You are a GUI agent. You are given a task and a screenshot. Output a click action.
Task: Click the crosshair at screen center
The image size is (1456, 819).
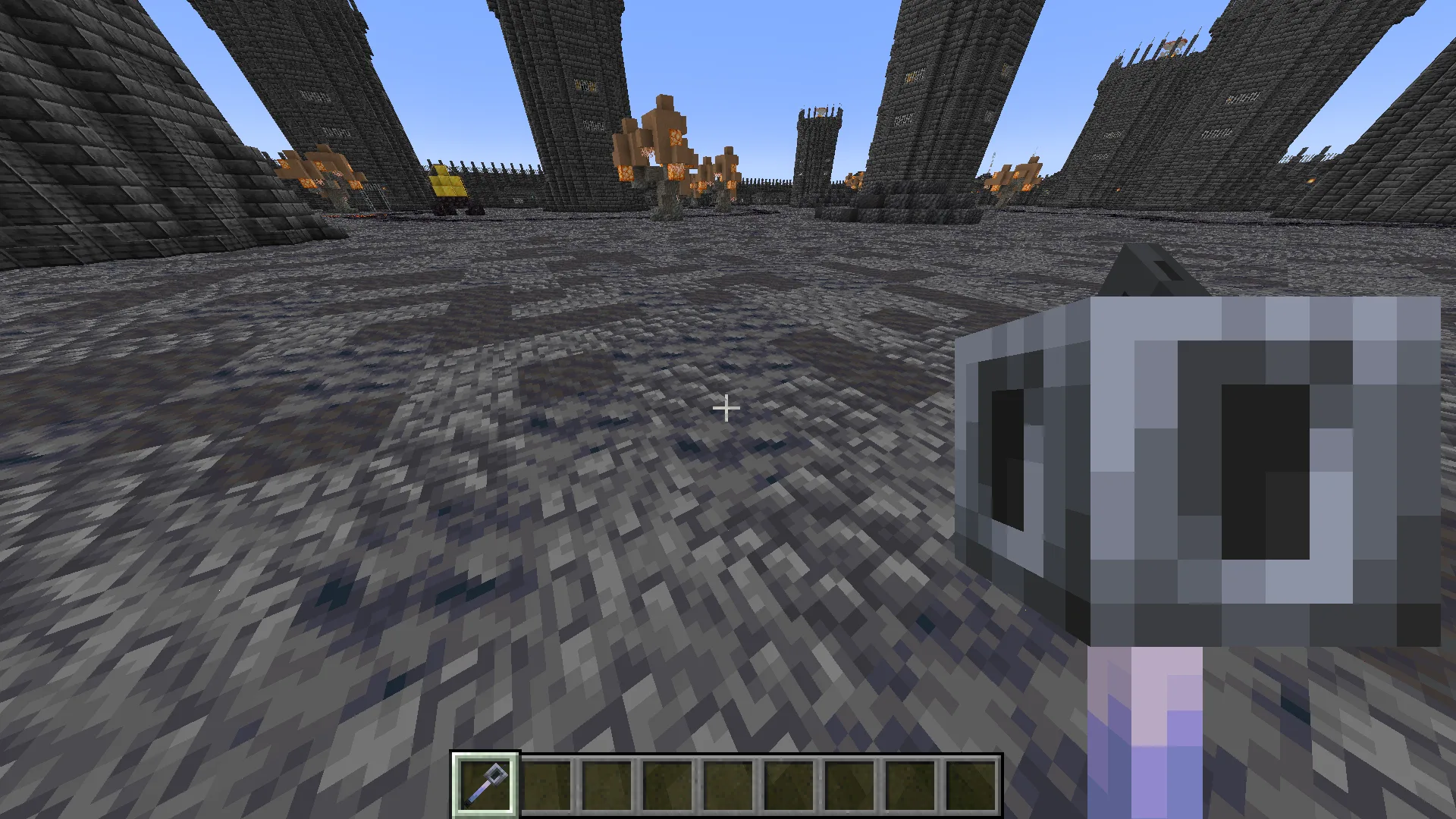click(x=726, y=409)
